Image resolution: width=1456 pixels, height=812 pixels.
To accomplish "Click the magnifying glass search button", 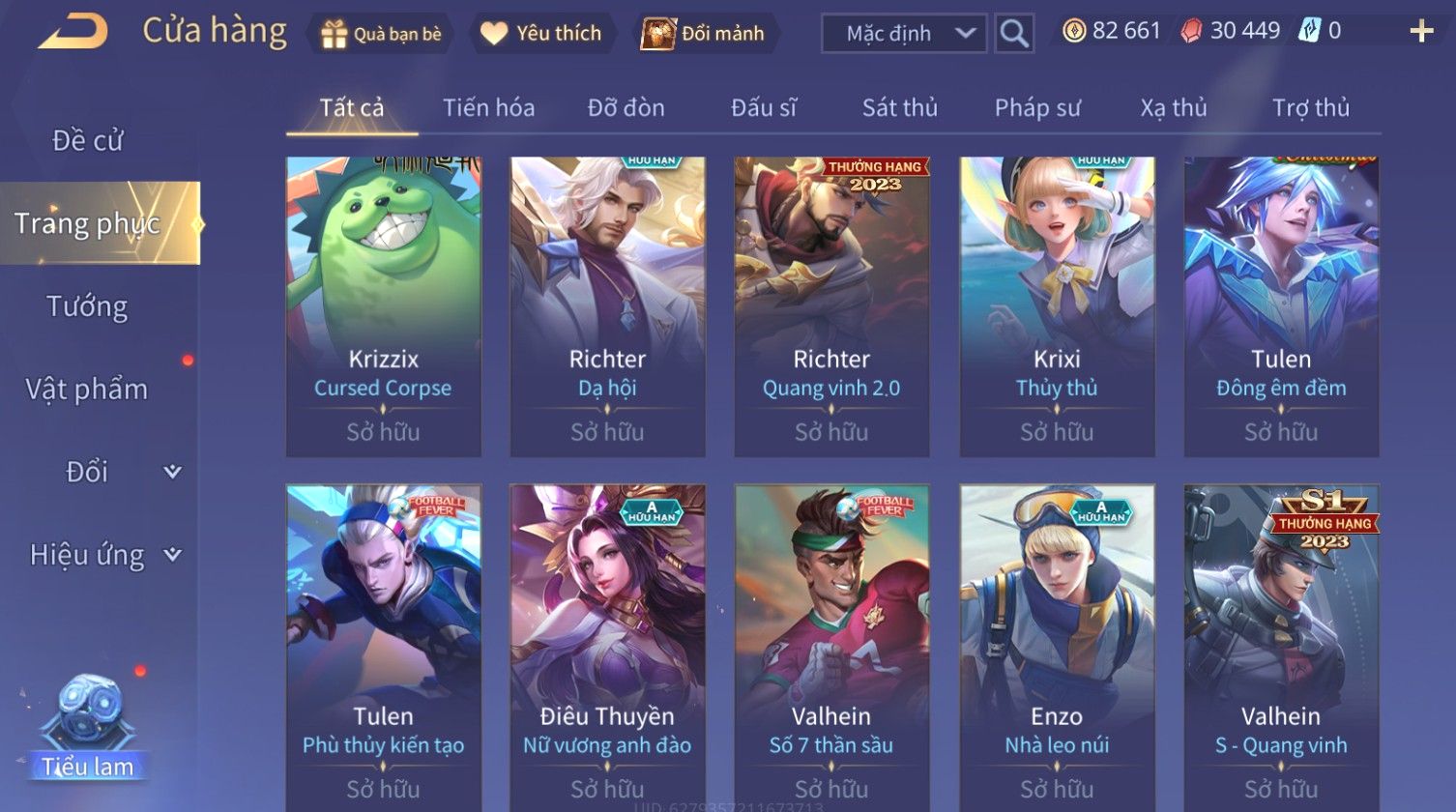I will (x=1014, y=34).
